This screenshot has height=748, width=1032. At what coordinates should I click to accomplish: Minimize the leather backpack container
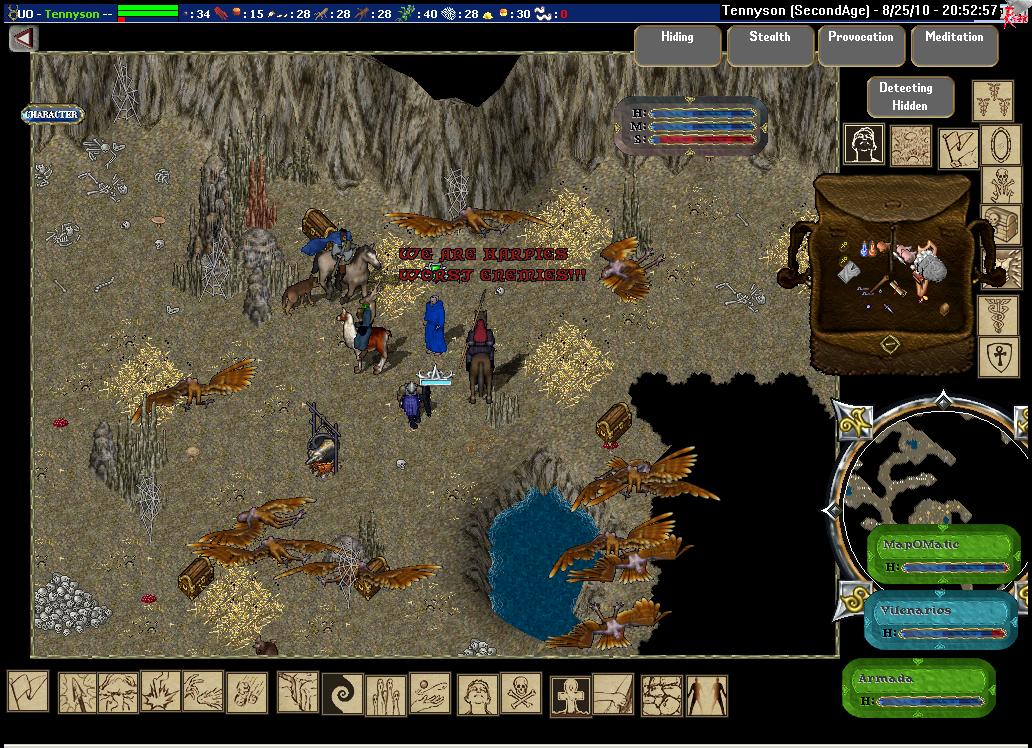[890, 345]
